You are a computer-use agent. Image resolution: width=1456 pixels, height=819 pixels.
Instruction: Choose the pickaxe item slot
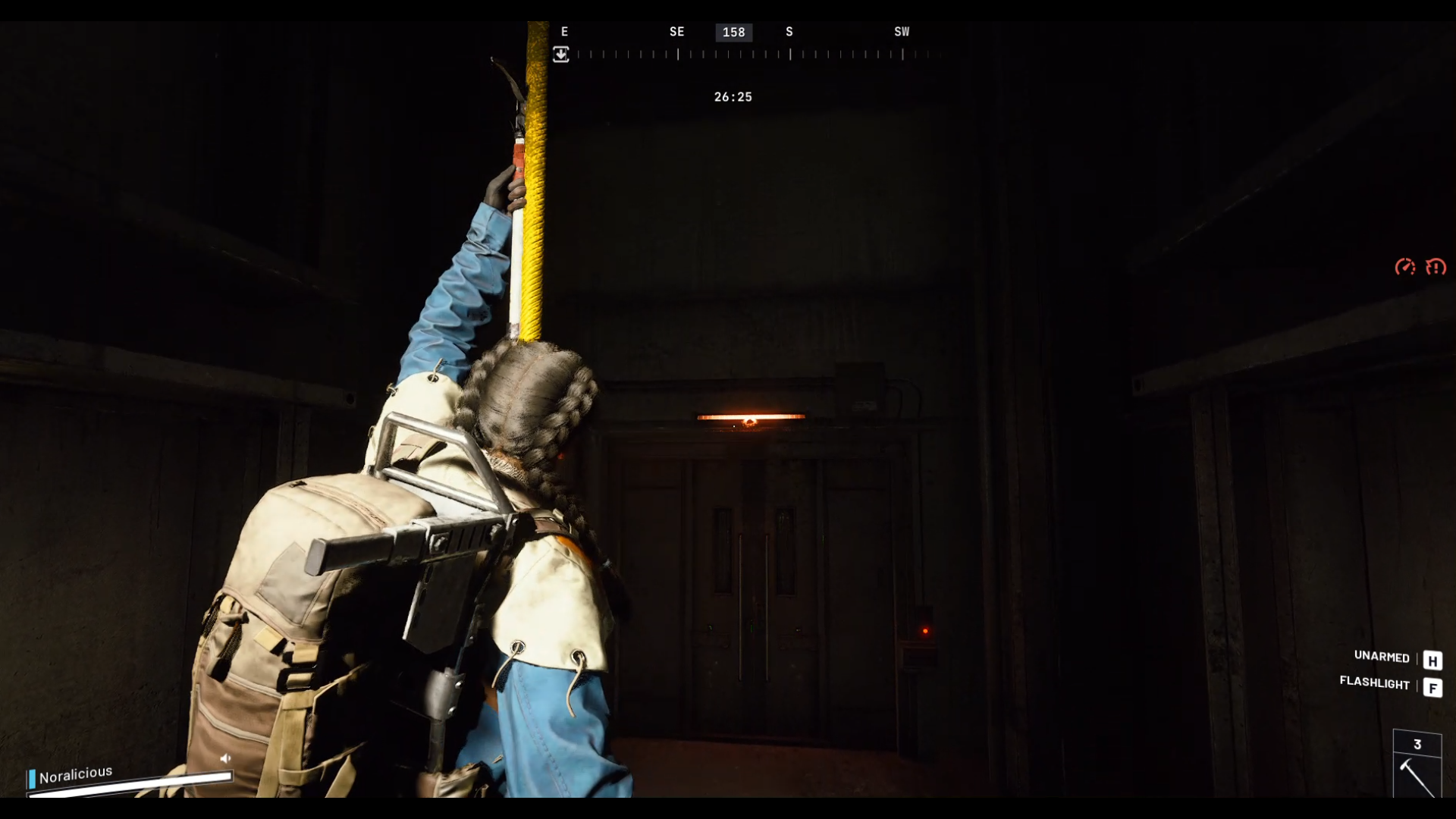[1417, 775]
